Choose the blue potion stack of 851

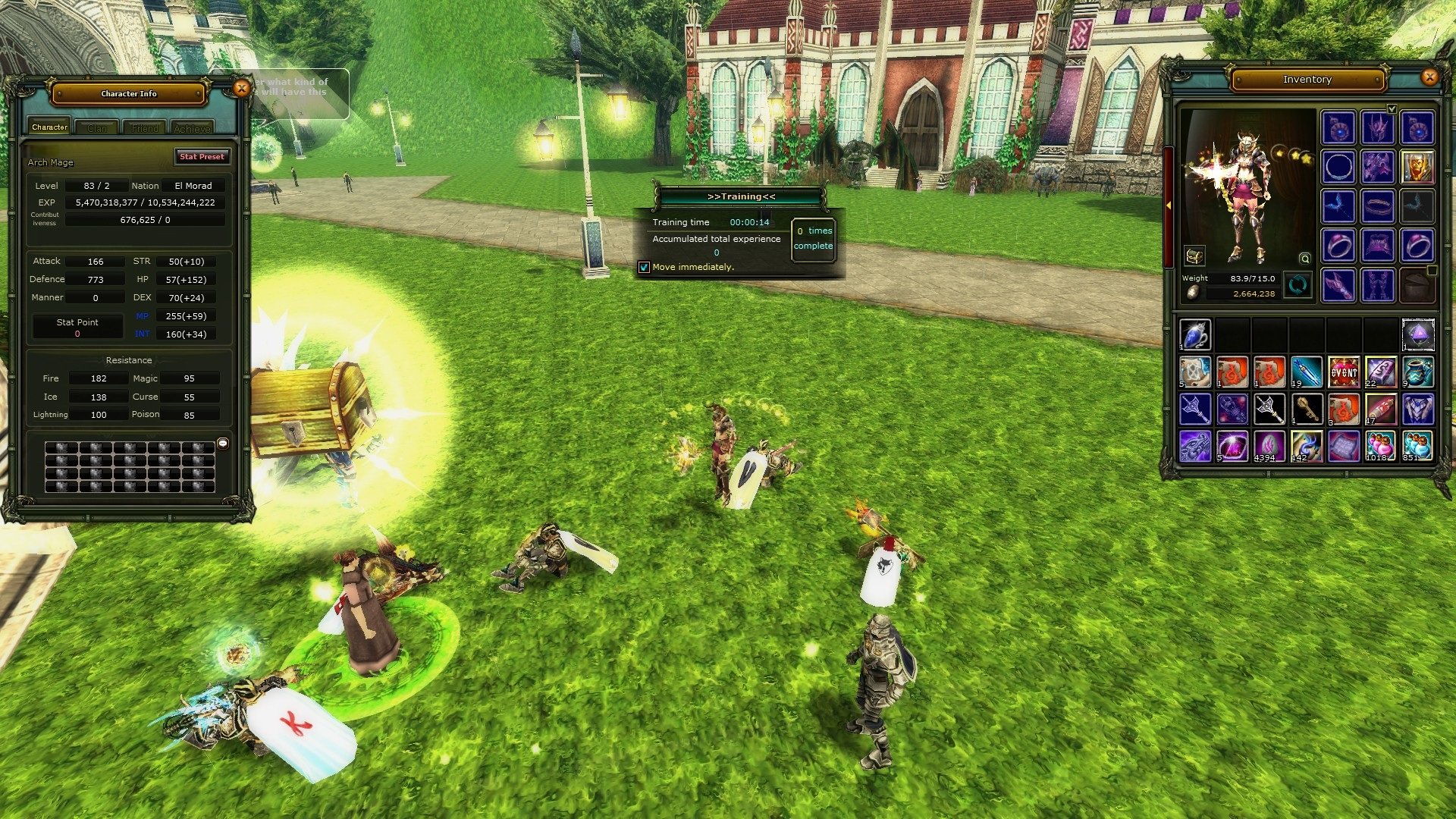coord(1417,447)
